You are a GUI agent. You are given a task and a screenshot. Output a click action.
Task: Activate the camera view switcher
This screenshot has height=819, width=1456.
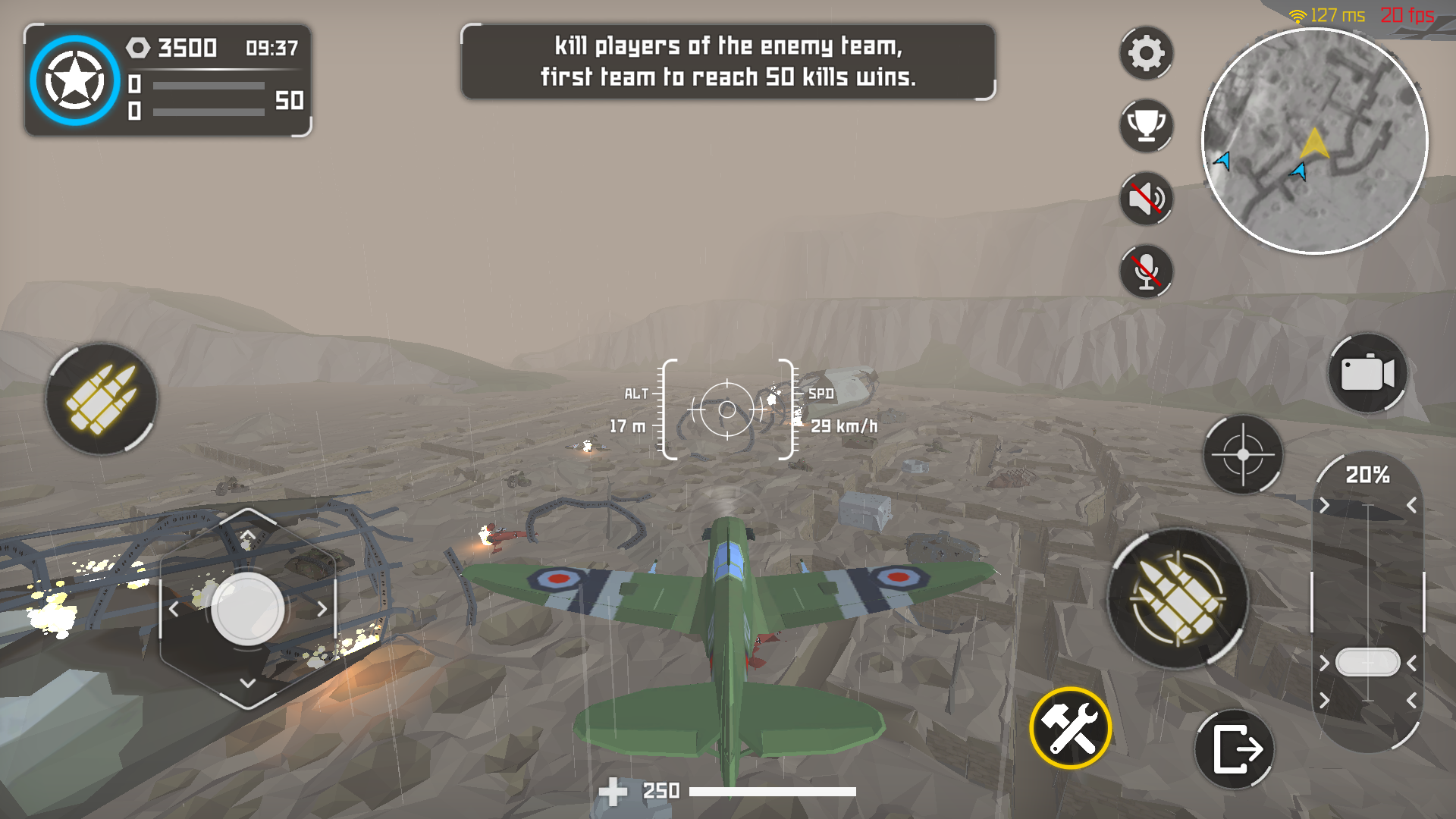point(1367,373)
